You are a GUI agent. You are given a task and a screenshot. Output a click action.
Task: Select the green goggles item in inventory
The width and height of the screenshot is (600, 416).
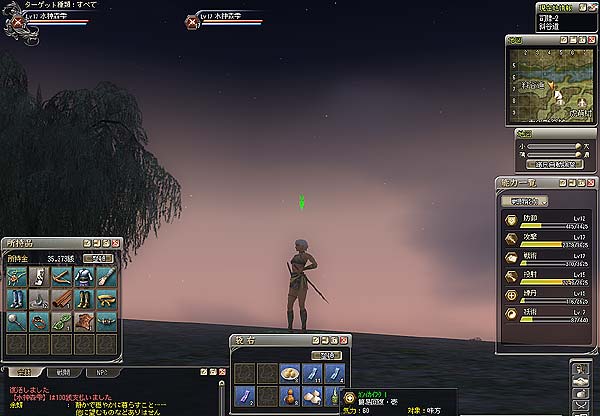click(x=62, y=321)
